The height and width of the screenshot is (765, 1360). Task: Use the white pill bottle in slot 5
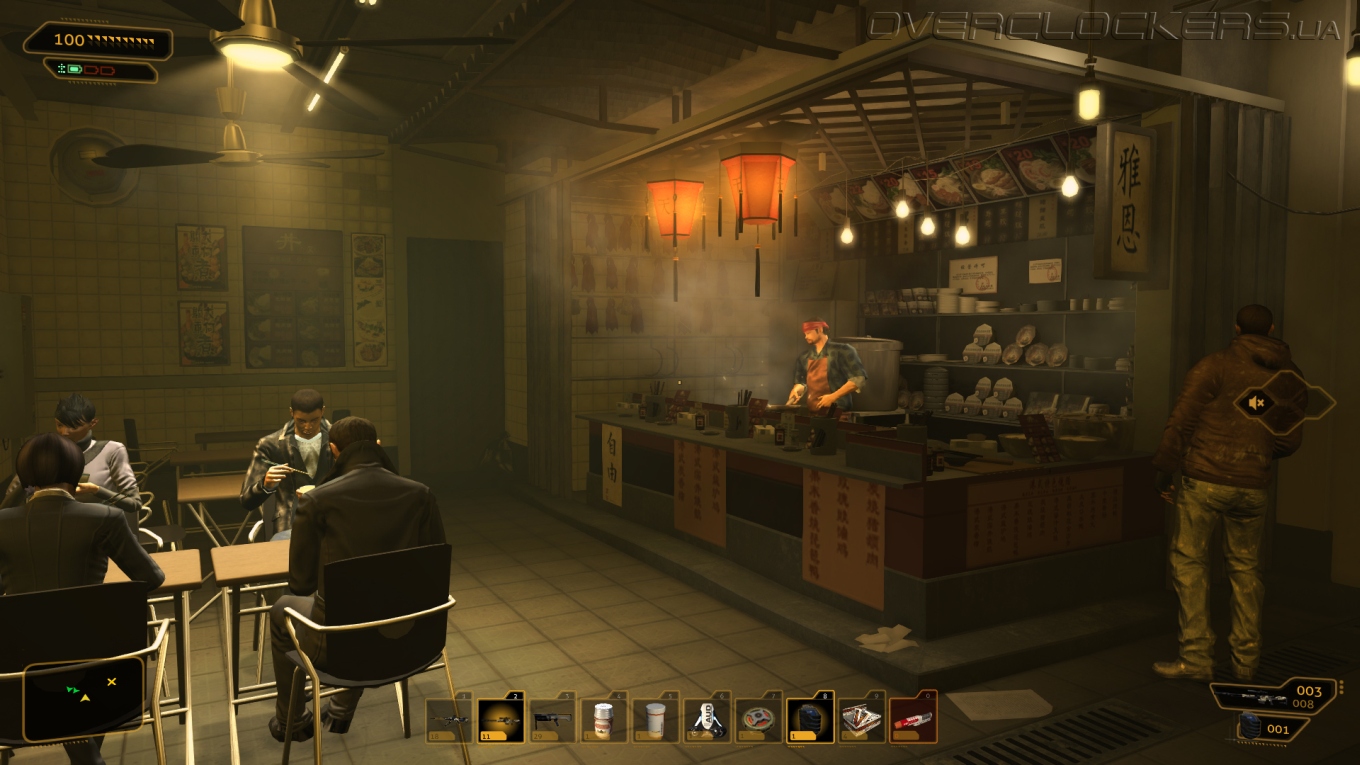(x=656, y=720)
